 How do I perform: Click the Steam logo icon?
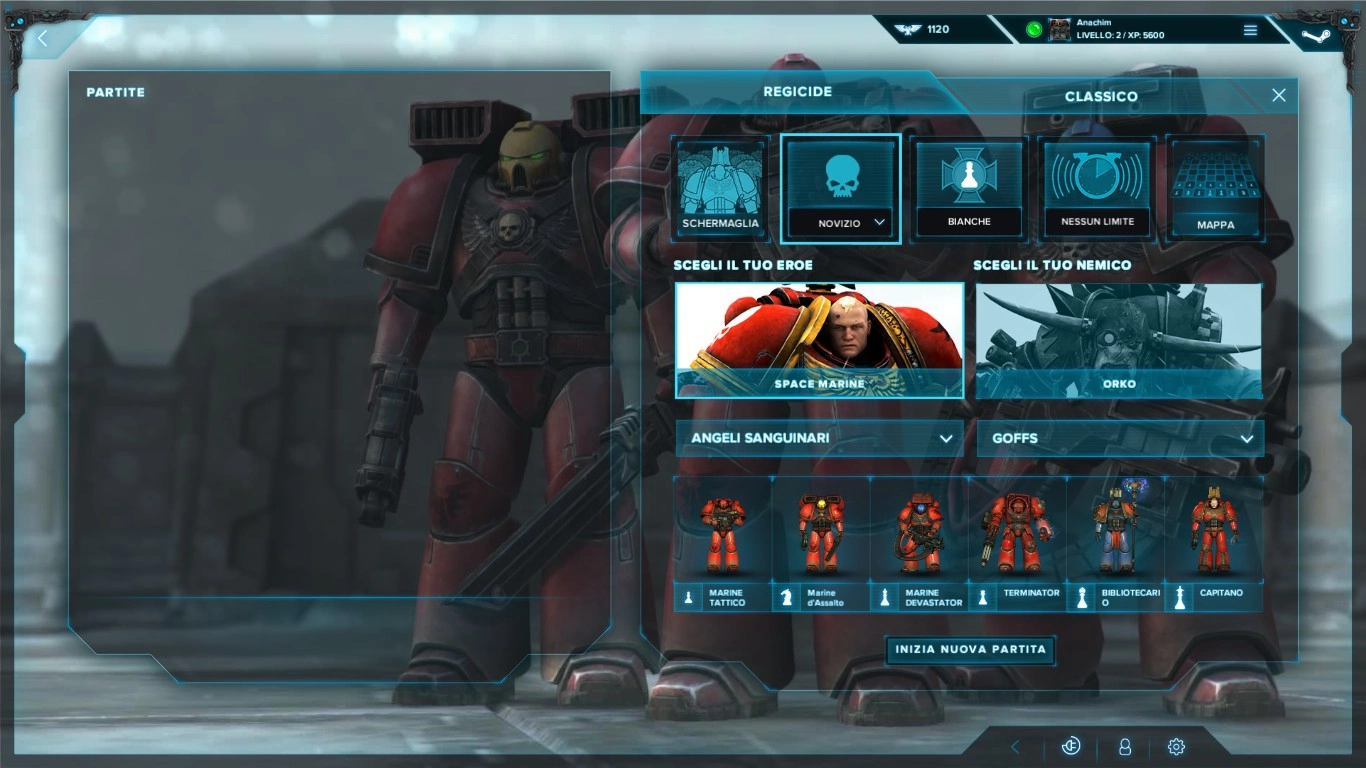(1315, 36)
